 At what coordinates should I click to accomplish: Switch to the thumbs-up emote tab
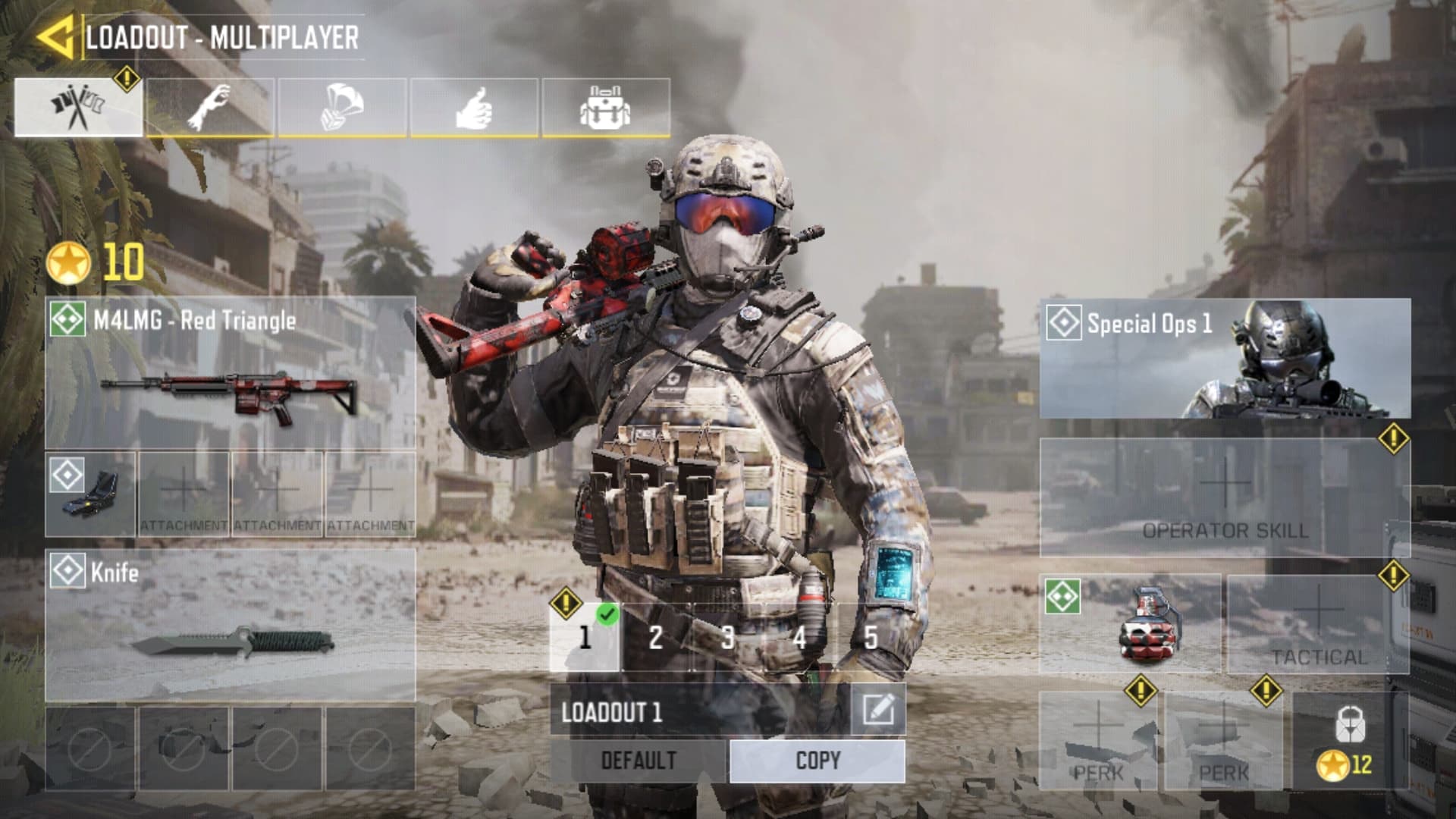[x=474, y=108]
